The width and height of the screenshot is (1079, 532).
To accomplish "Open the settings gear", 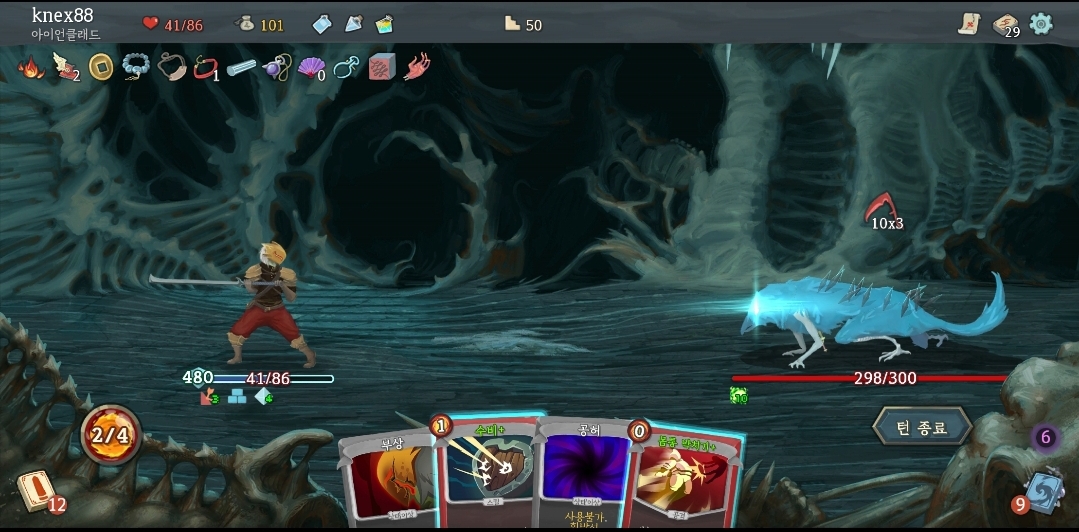I will pos(1041,24).
